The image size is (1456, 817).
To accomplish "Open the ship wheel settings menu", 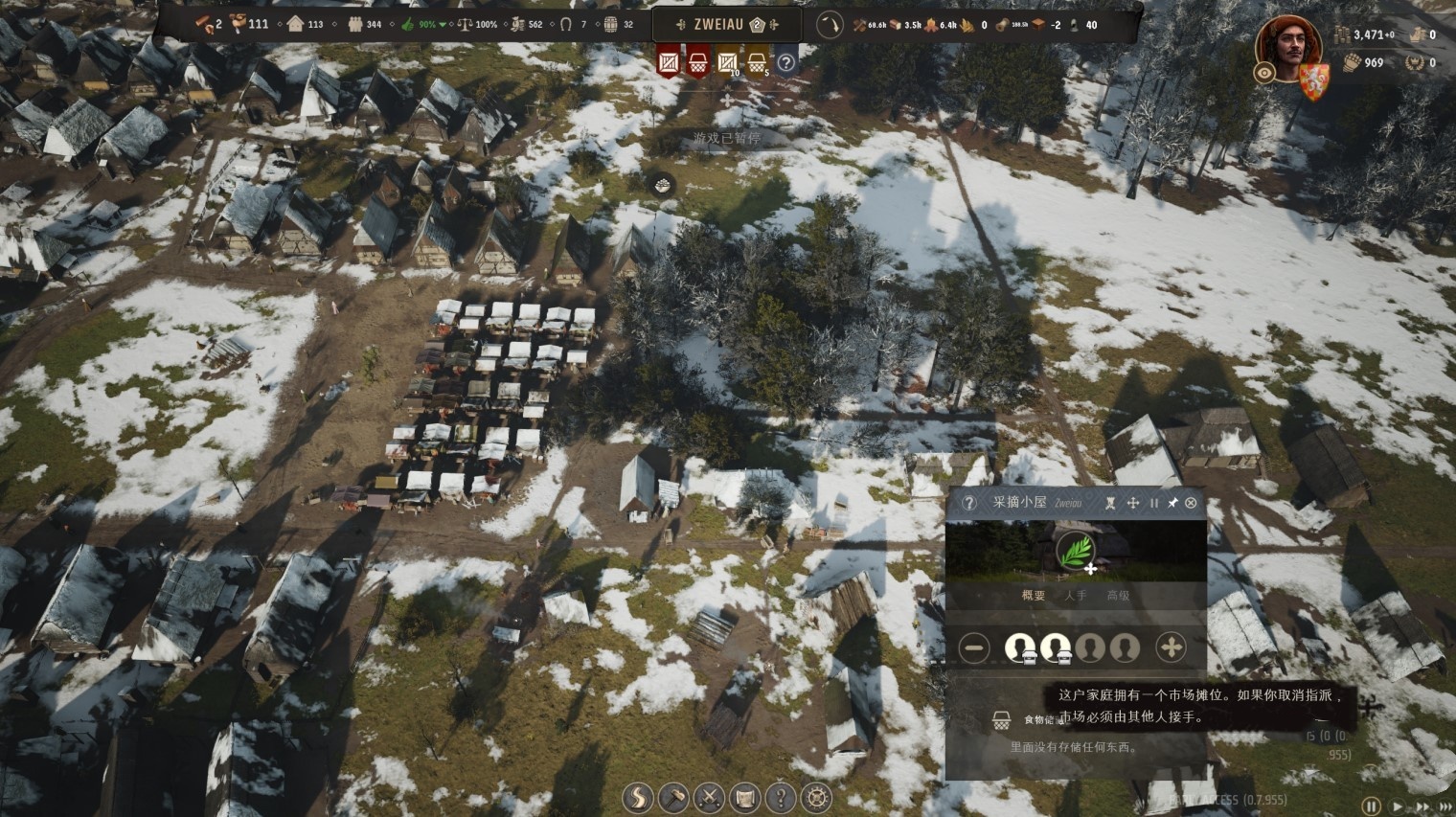I will (x=816, y=797).
